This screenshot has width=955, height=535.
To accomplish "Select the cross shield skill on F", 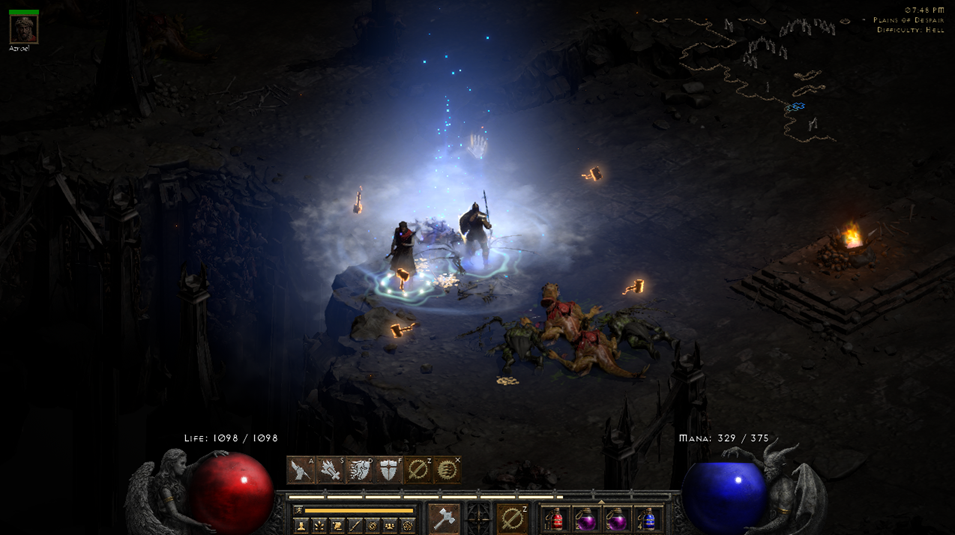I will click(x=388, y=470).
